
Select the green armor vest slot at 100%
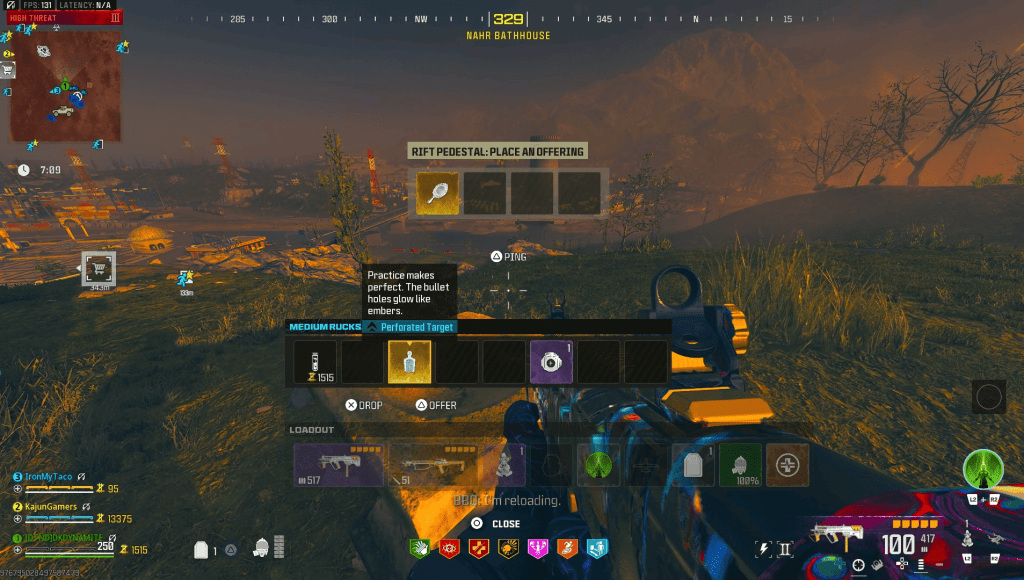pyautogui.click(x=740, y=465)
